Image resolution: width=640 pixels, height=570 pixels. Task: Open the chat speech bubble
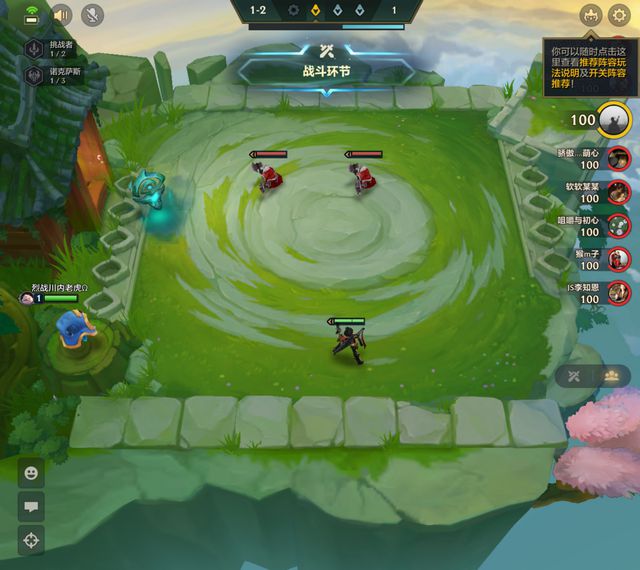tap(31, 507)
